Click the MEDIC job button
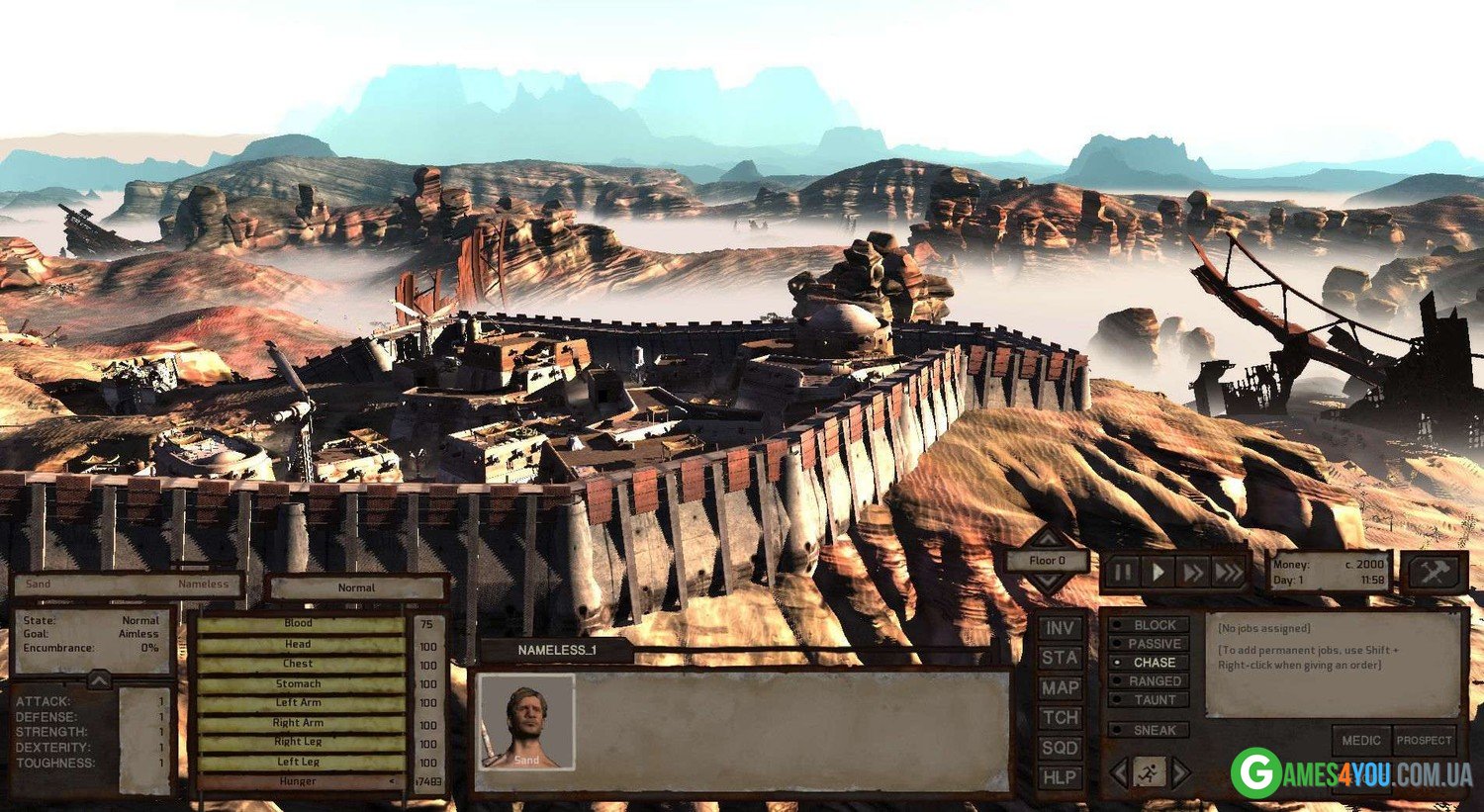 click(x=1361, y=740)
